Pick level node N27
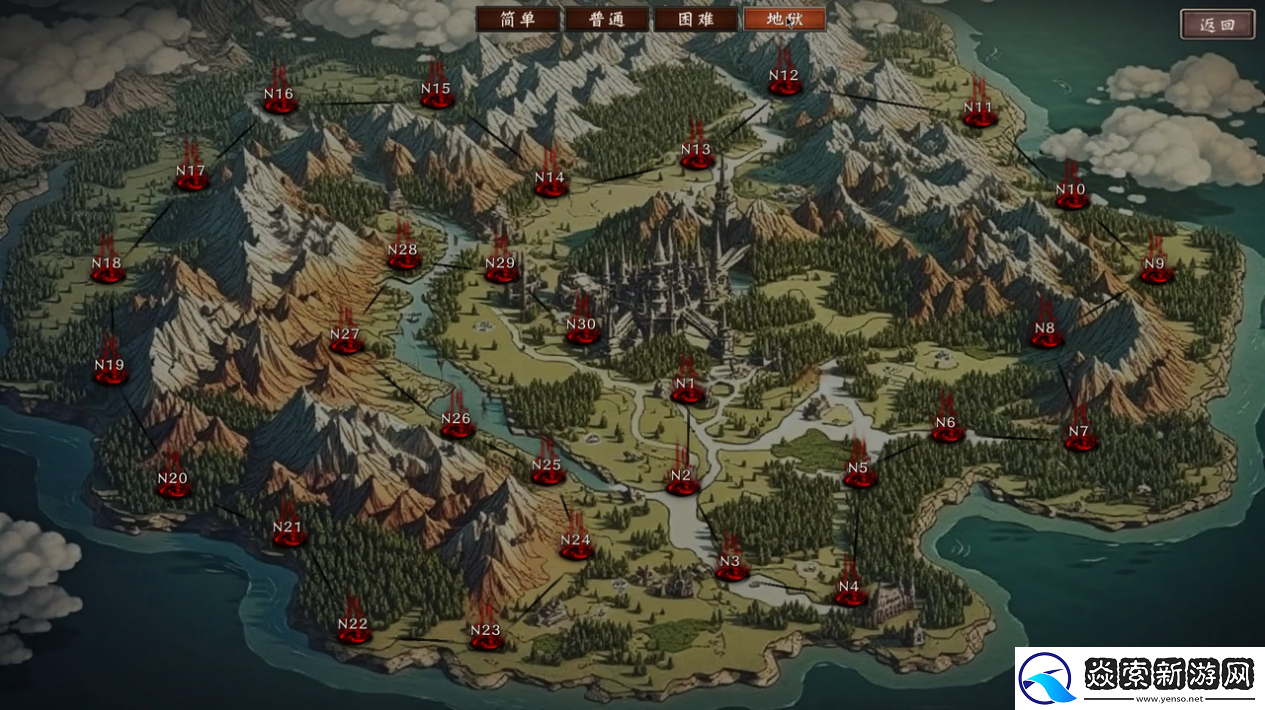 345,338
